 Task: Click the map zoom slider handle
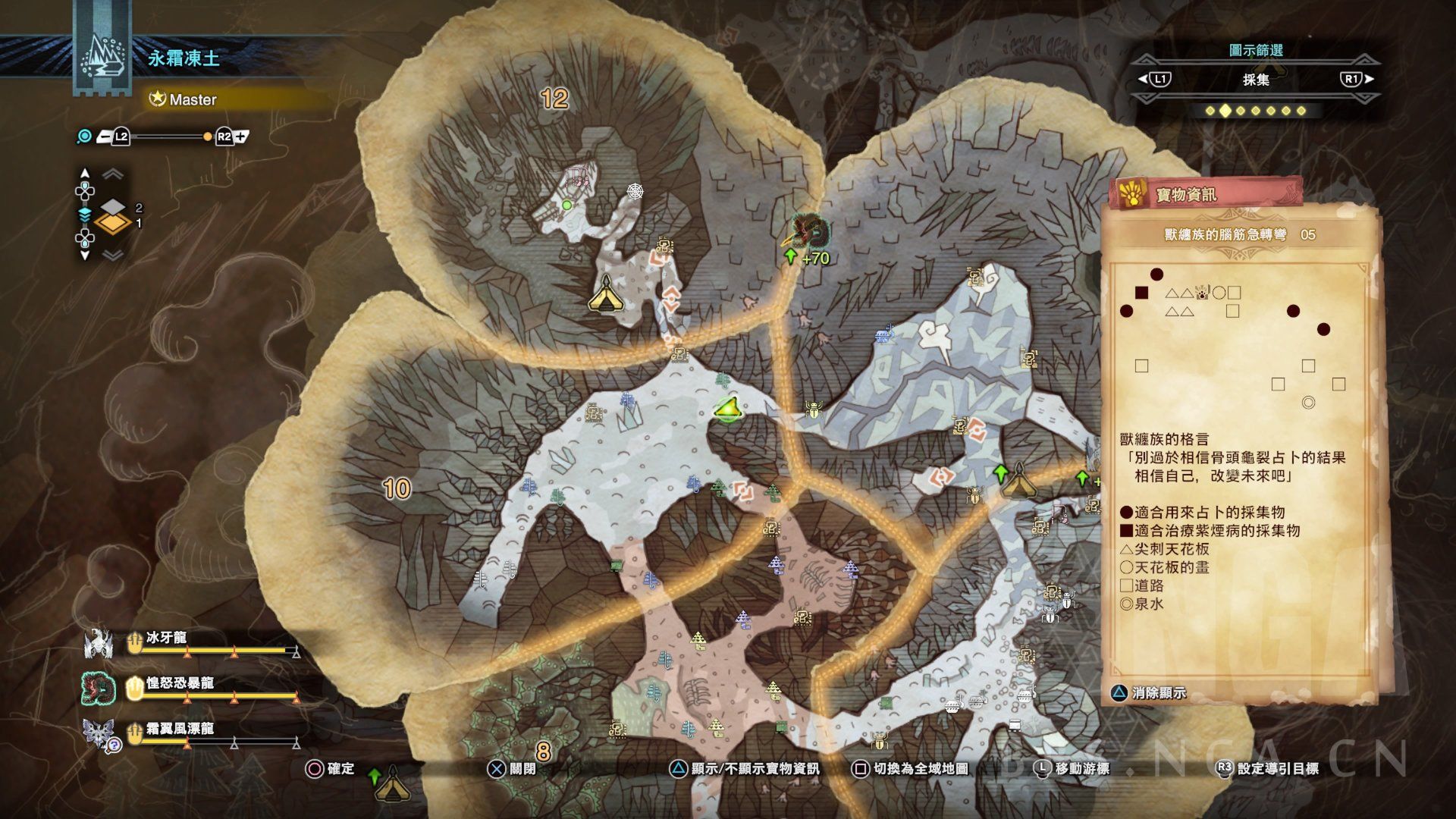208,137
